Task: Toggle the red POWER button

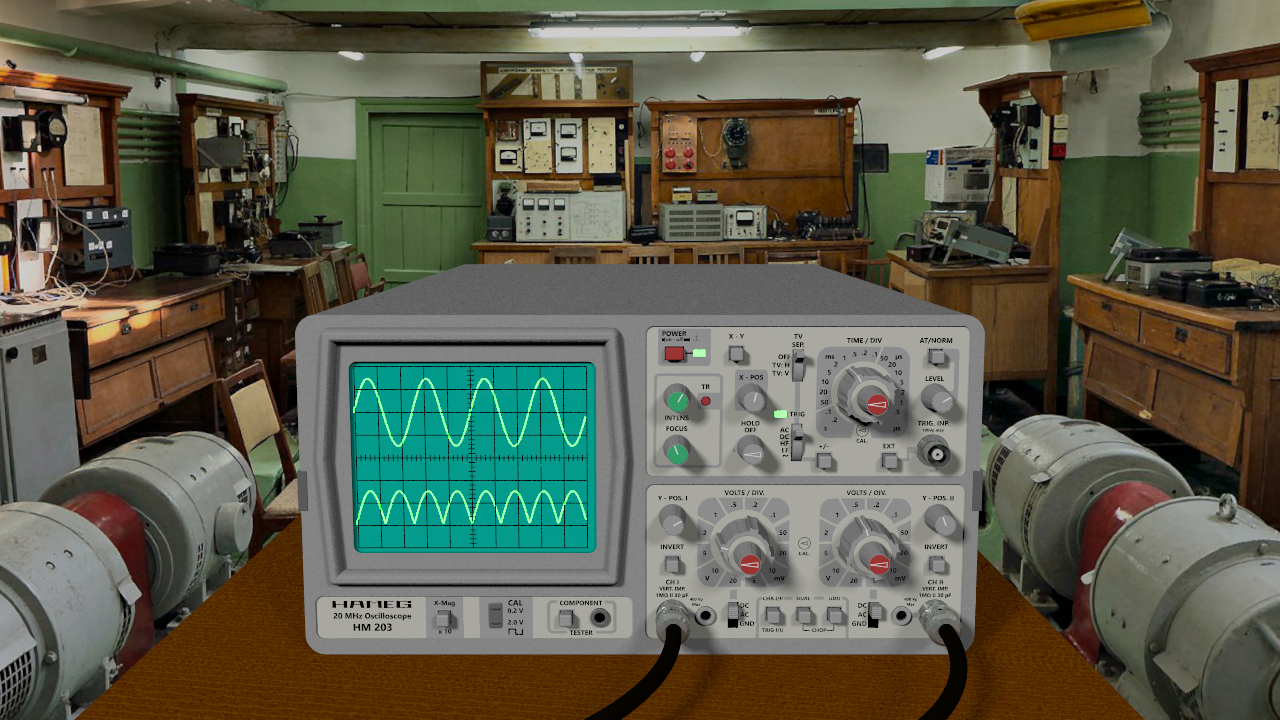Action: [x=675, y=353]
